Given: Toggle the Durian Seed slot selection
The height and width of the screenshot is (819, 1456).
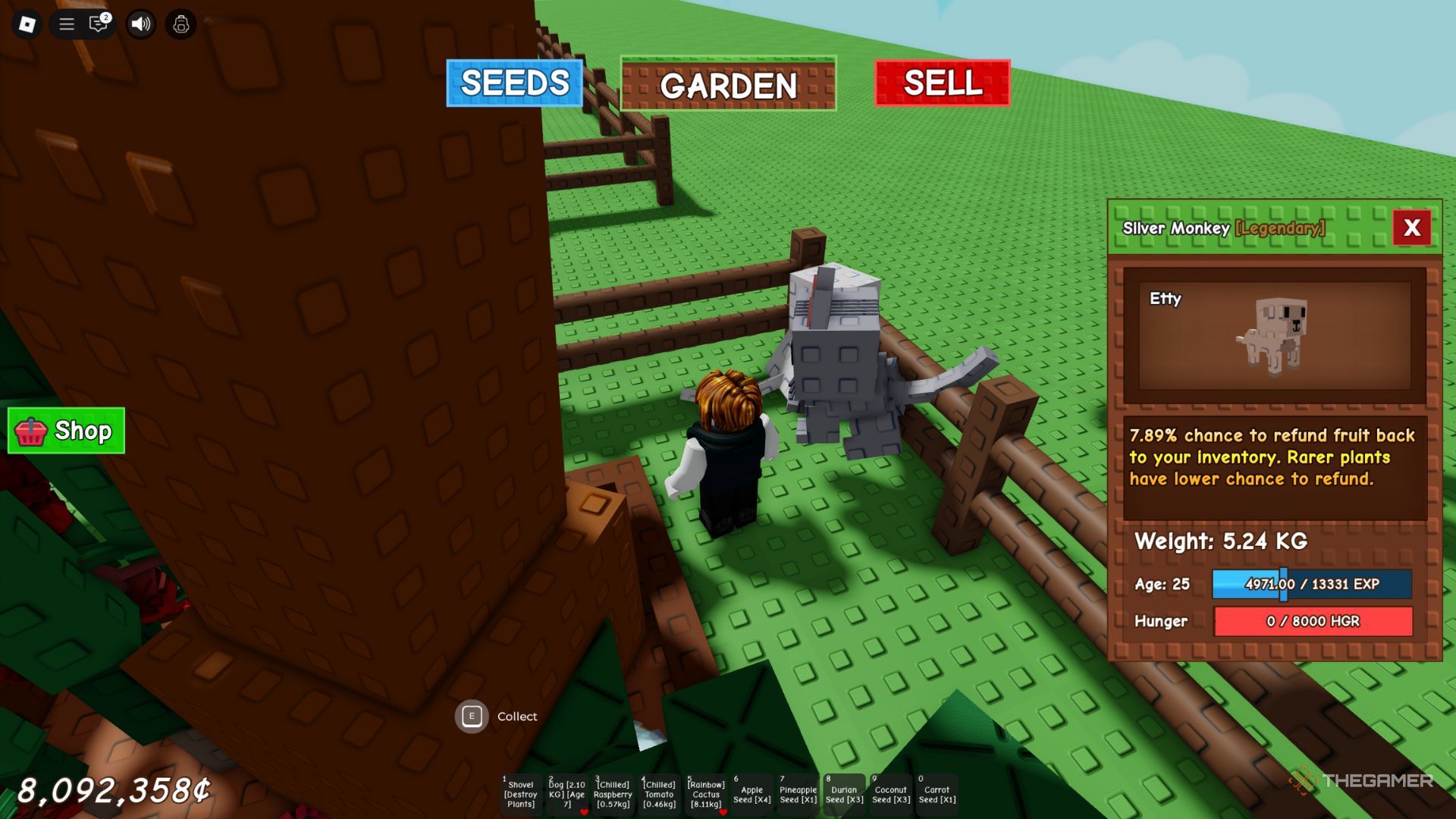Looking at the screenshot, I should coord(843,792).
